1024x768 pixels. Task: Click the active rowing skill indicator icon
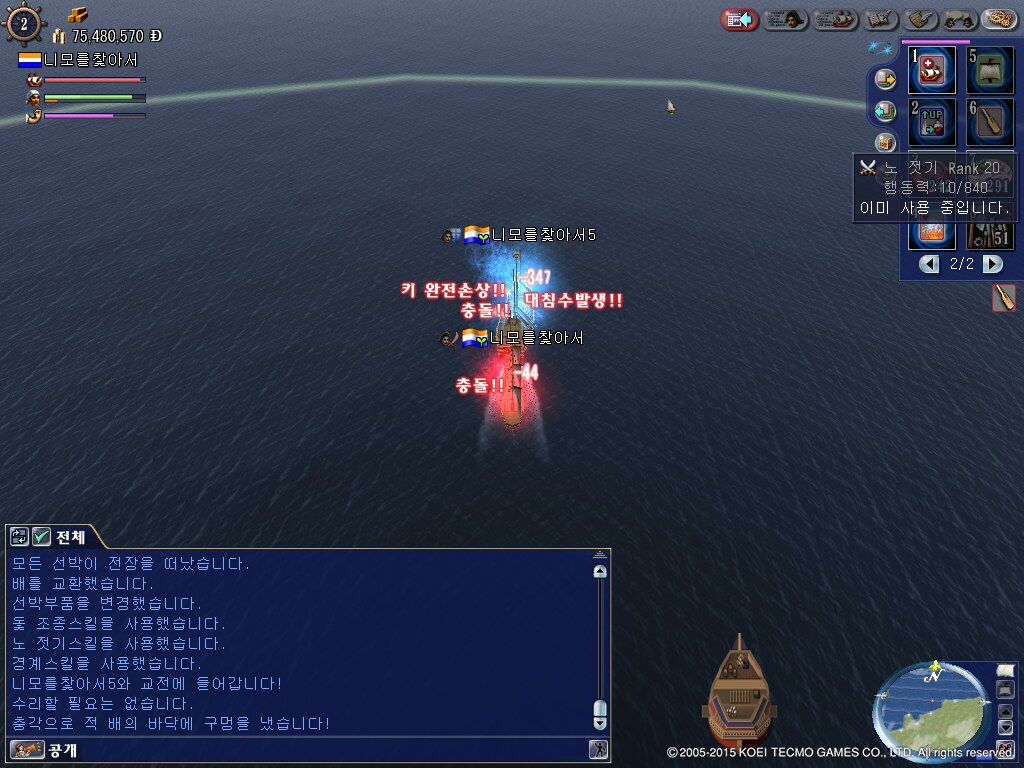[x=1004, y=297]
